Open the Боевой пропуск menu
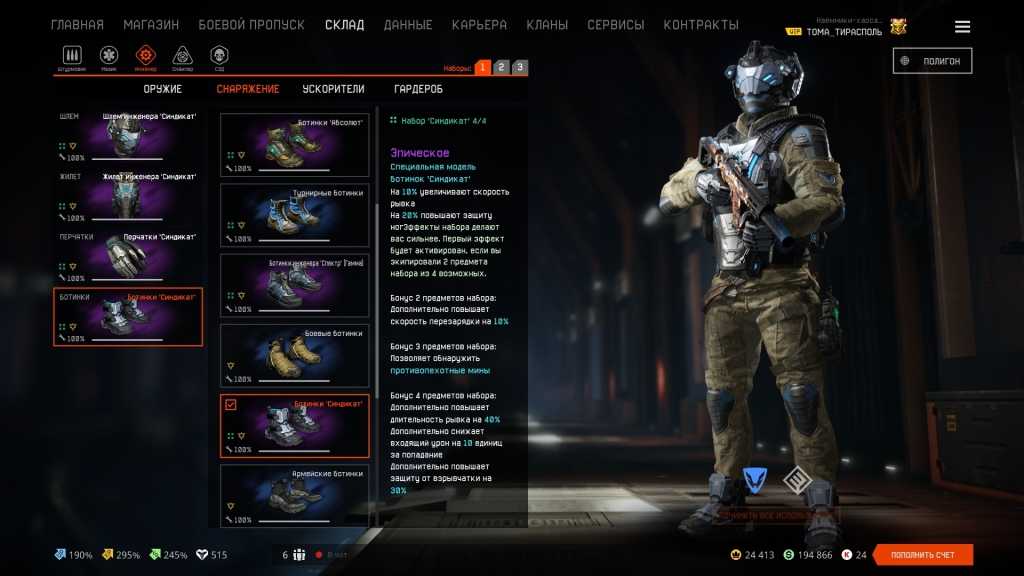This screenshot has height=576, width=1024. [252, 25]
